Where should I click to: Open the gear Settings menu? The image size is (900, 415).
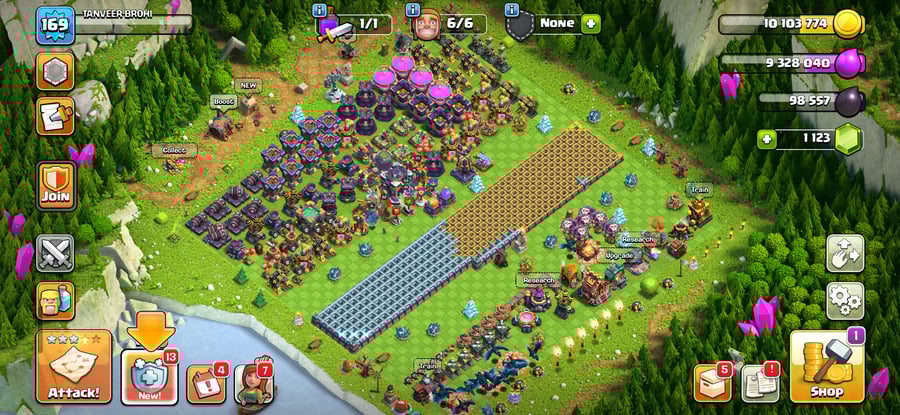844,299
